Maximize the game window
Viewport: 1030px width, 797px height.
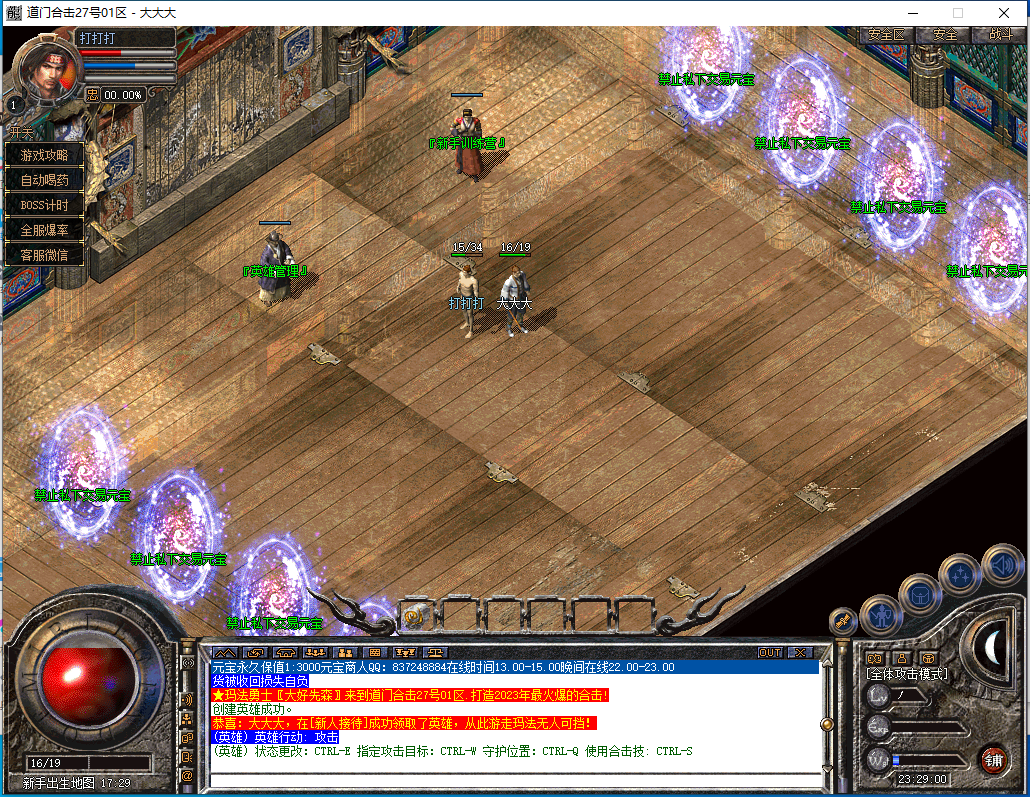coord(957,13)
